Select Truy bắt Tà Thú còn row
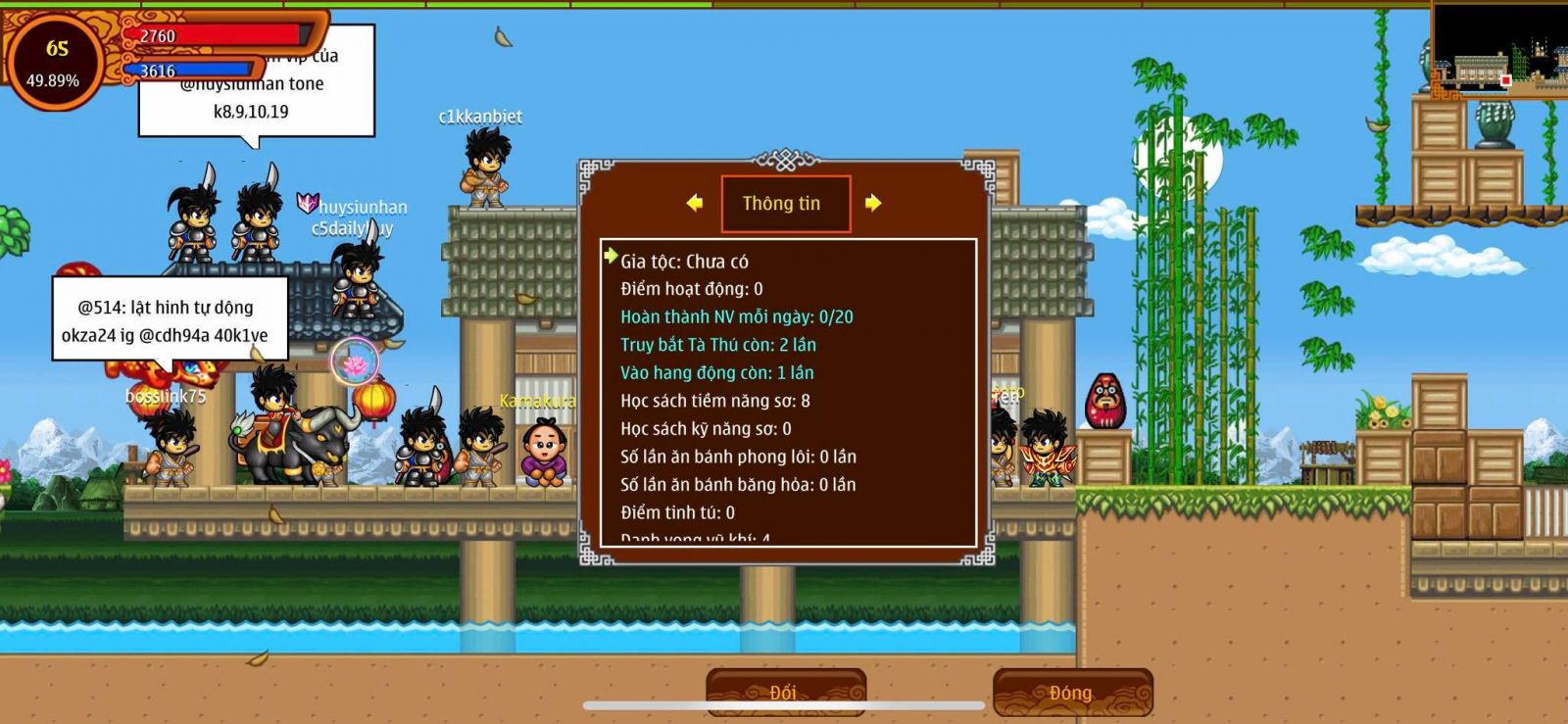The width and height of the screenshot is (1568, 724). coord(717,345)
